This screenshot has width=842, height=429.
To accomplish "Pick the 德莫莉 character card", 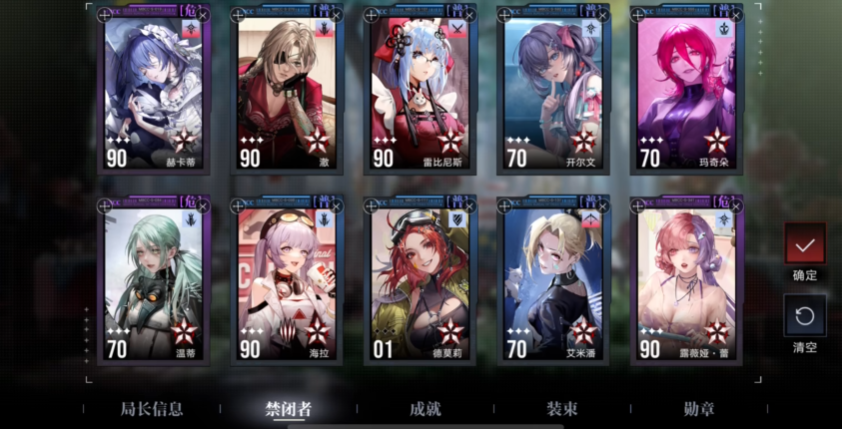I will click(x=420, y=280).
